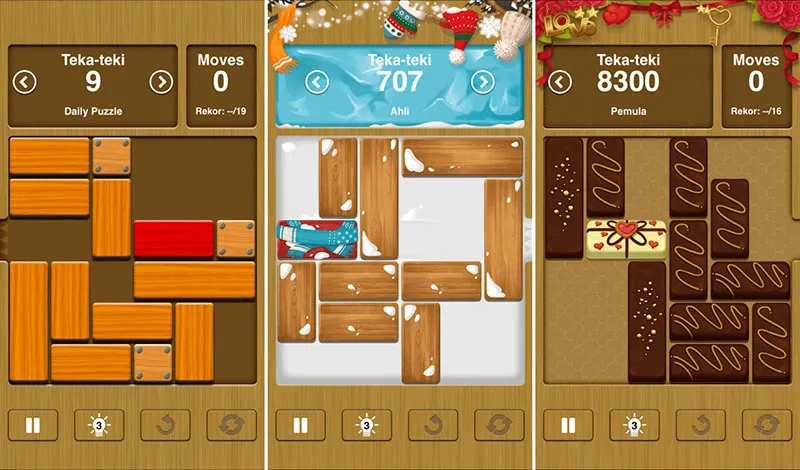Reset the snowy winter puzzle board
This screenshot has width=800, height=470.
coord(498,425)
